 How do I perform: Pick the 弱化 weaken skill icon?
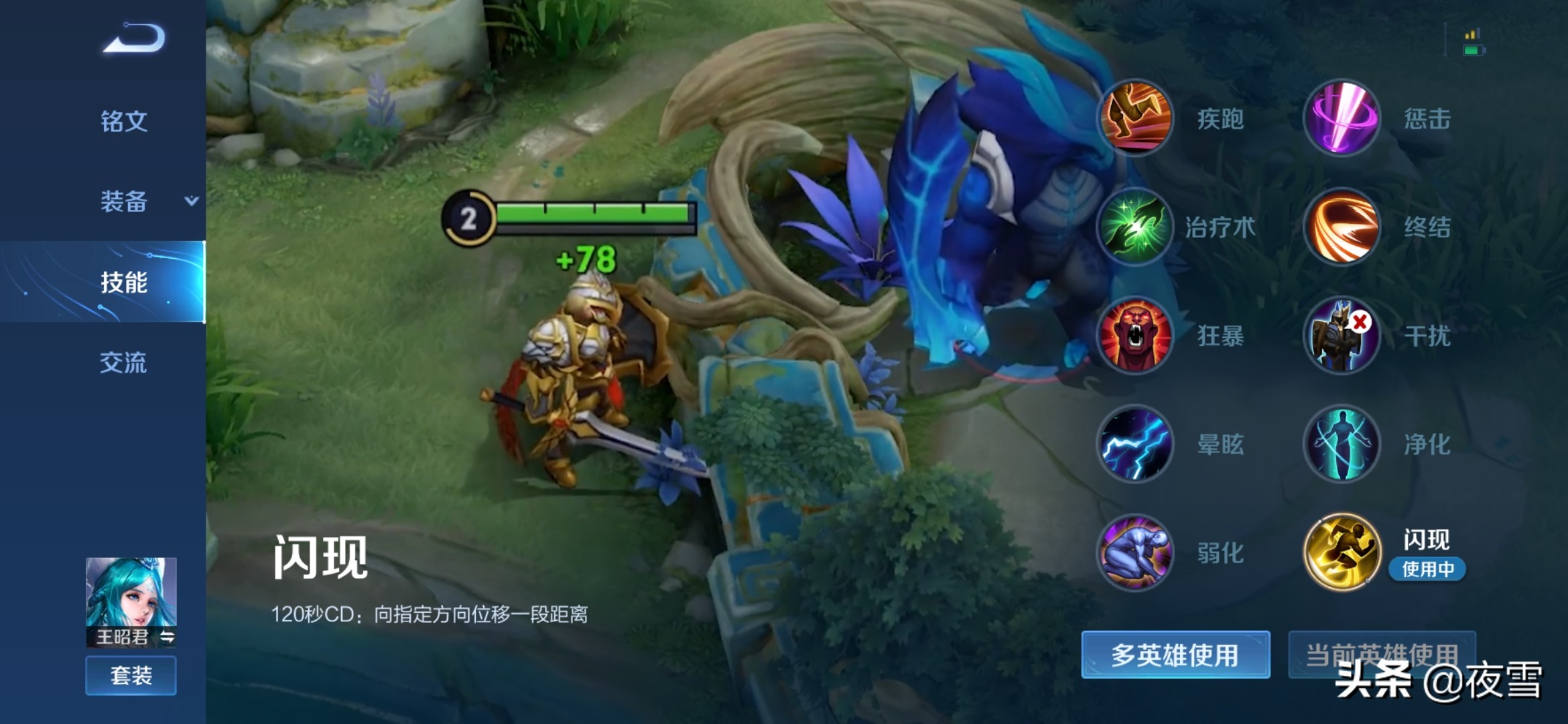pos(1135,552)
